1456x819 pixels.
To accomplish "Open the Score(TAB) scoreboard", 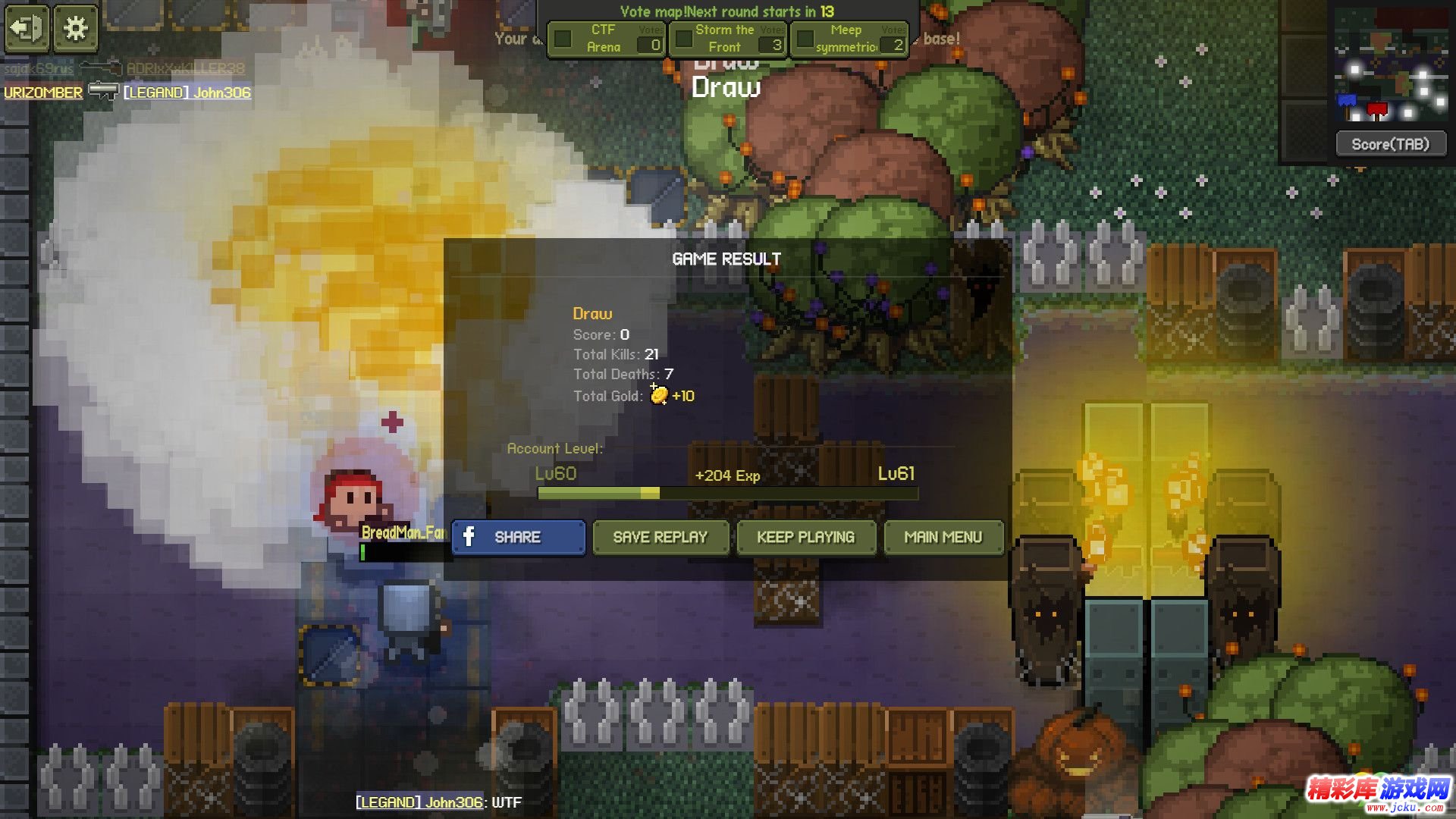I will (1390, 144).
